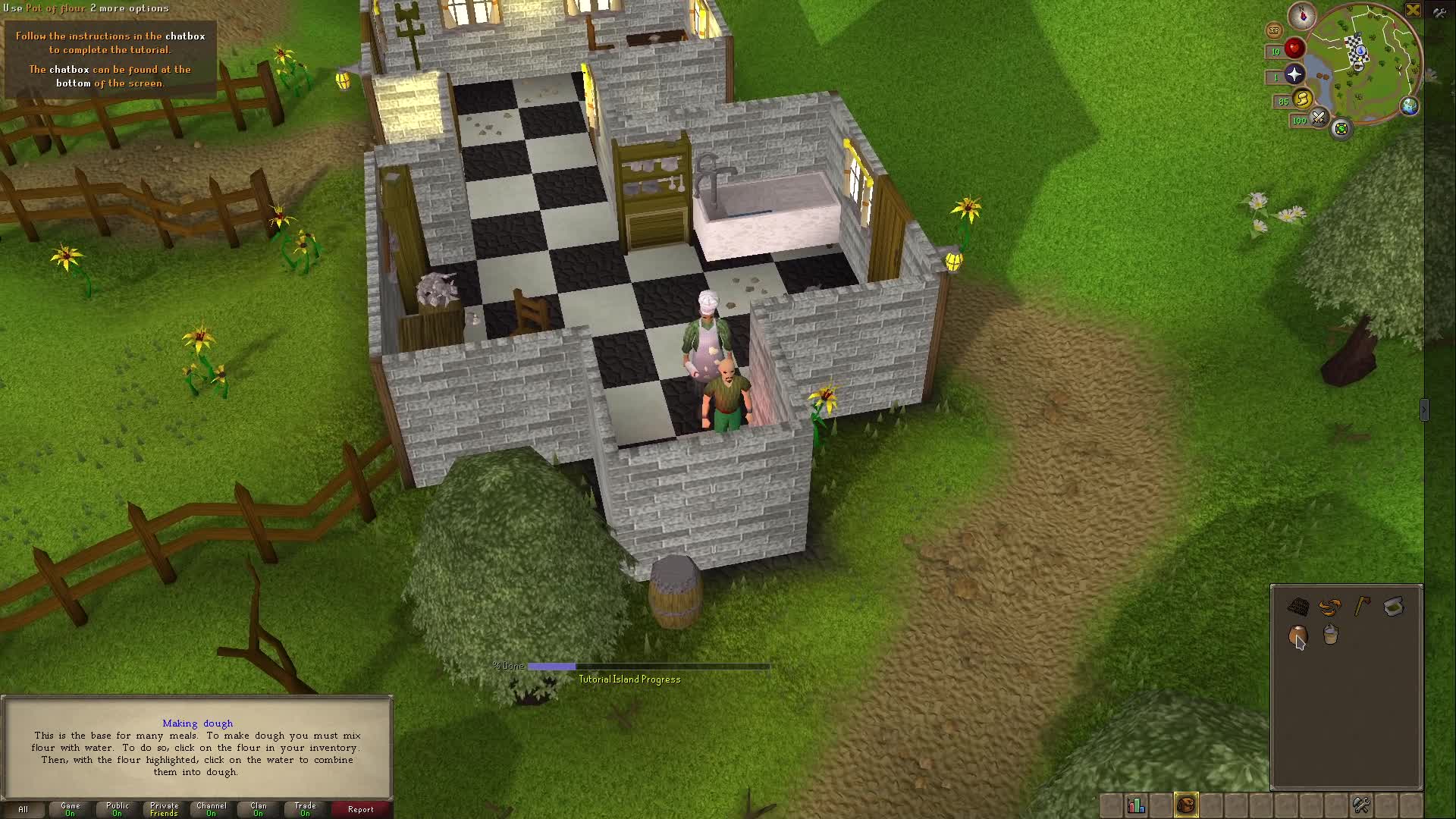
Task: Click the XP tracker orb
Action: coord(1274,29)
